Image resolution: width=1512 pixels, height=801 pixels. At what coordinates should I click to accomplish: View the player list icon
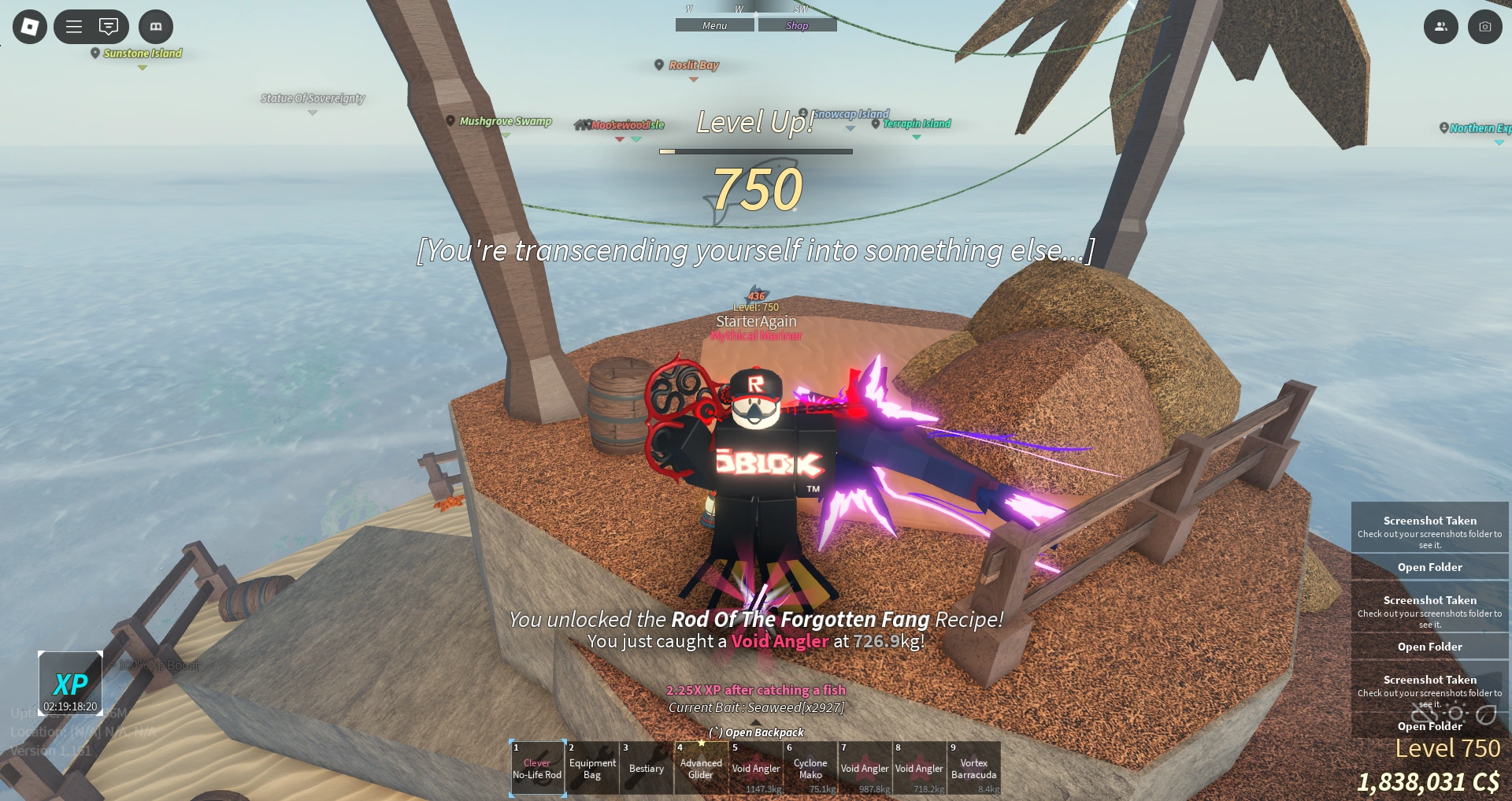point(1441,26)
